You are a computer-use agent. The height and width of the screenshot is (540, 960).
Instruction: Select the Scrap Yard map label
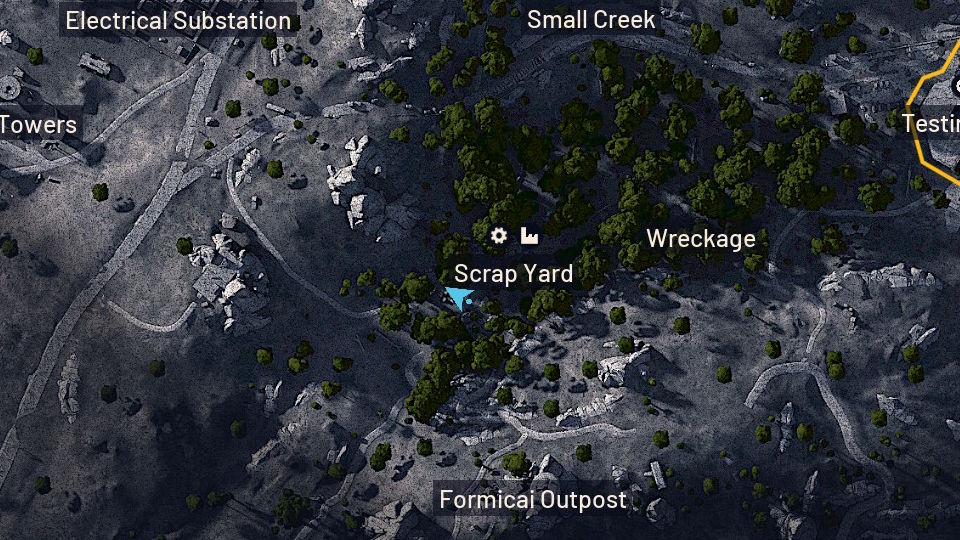(513, 274)
